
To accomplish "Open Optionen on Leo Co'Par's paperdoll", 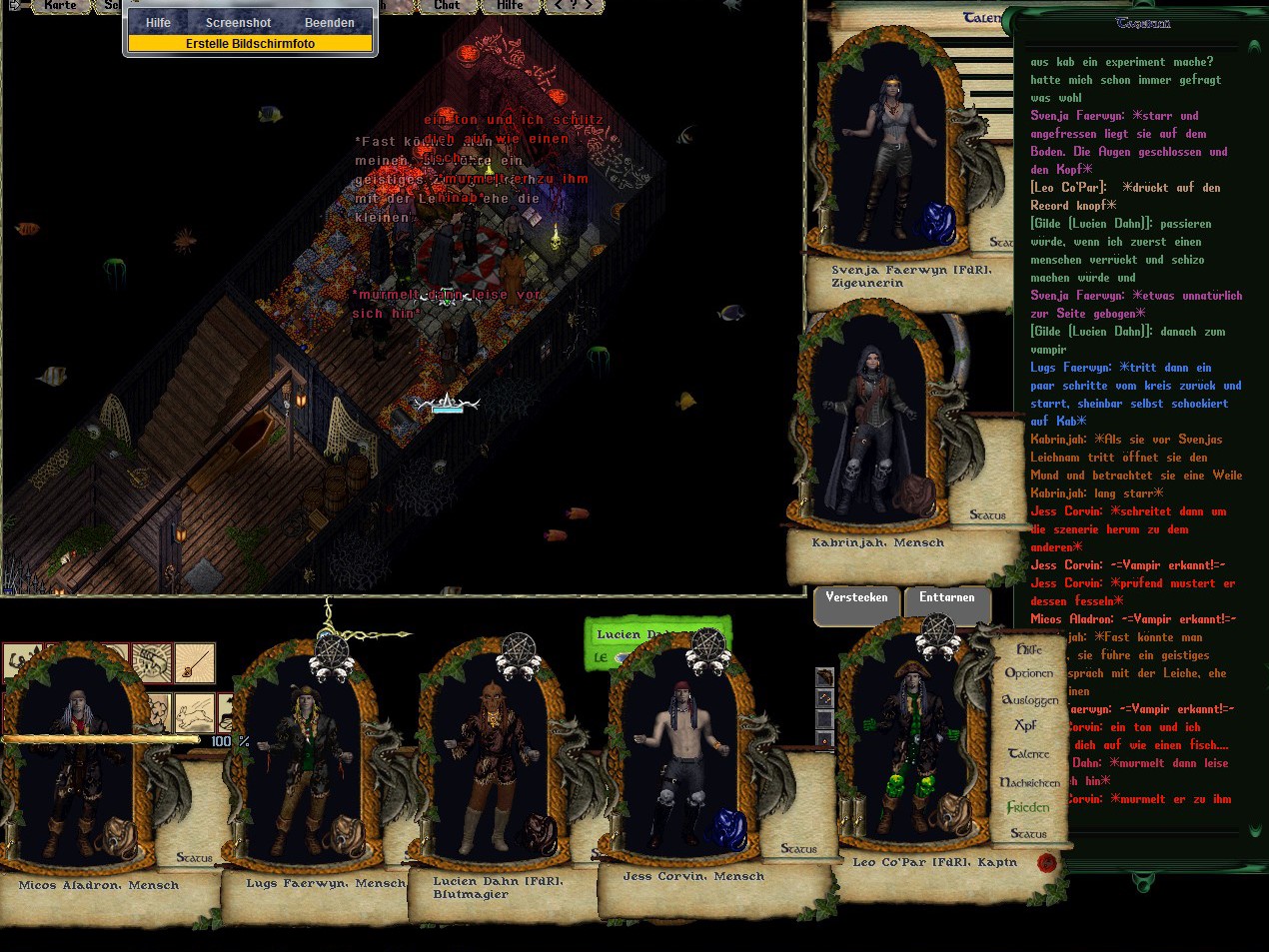I will (1028, 673).
